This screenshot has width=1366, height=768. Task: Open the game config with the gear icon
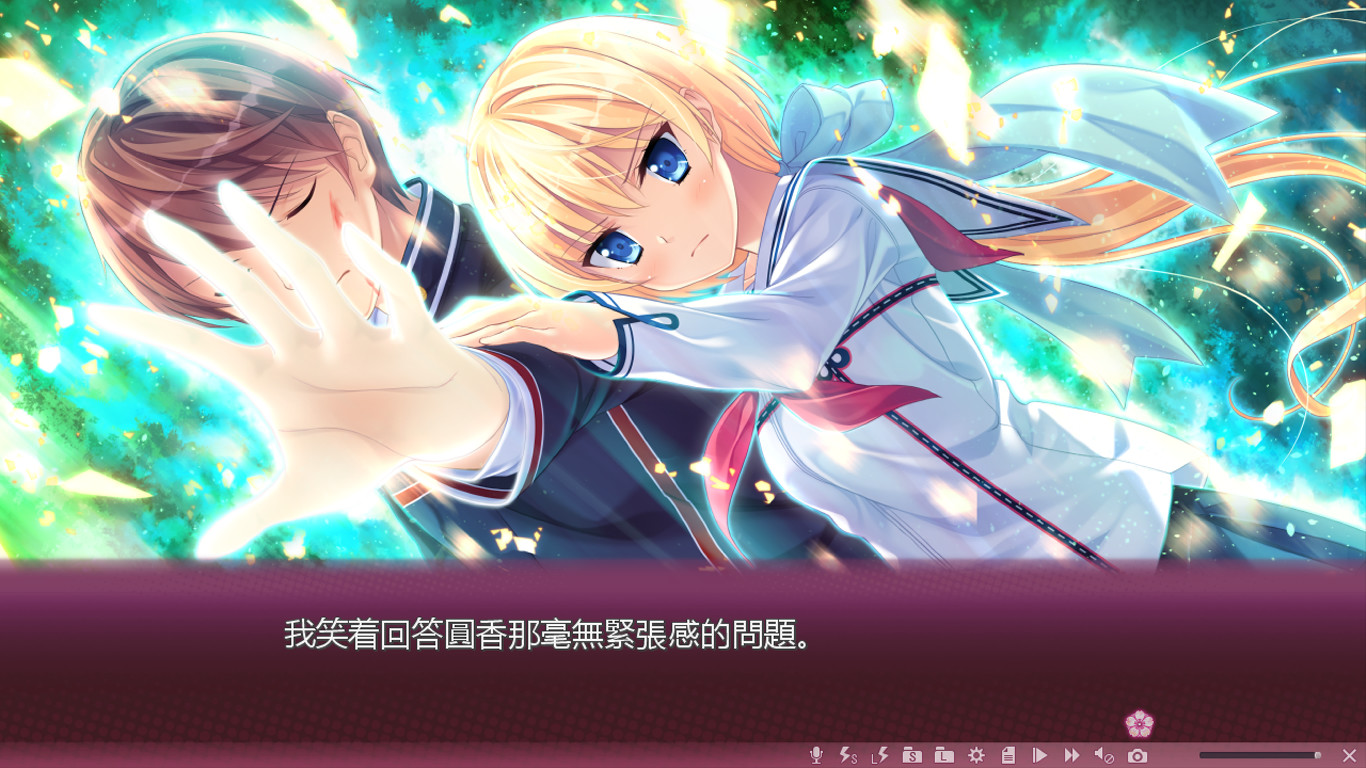pyautogui.click(x=977, y=755)
